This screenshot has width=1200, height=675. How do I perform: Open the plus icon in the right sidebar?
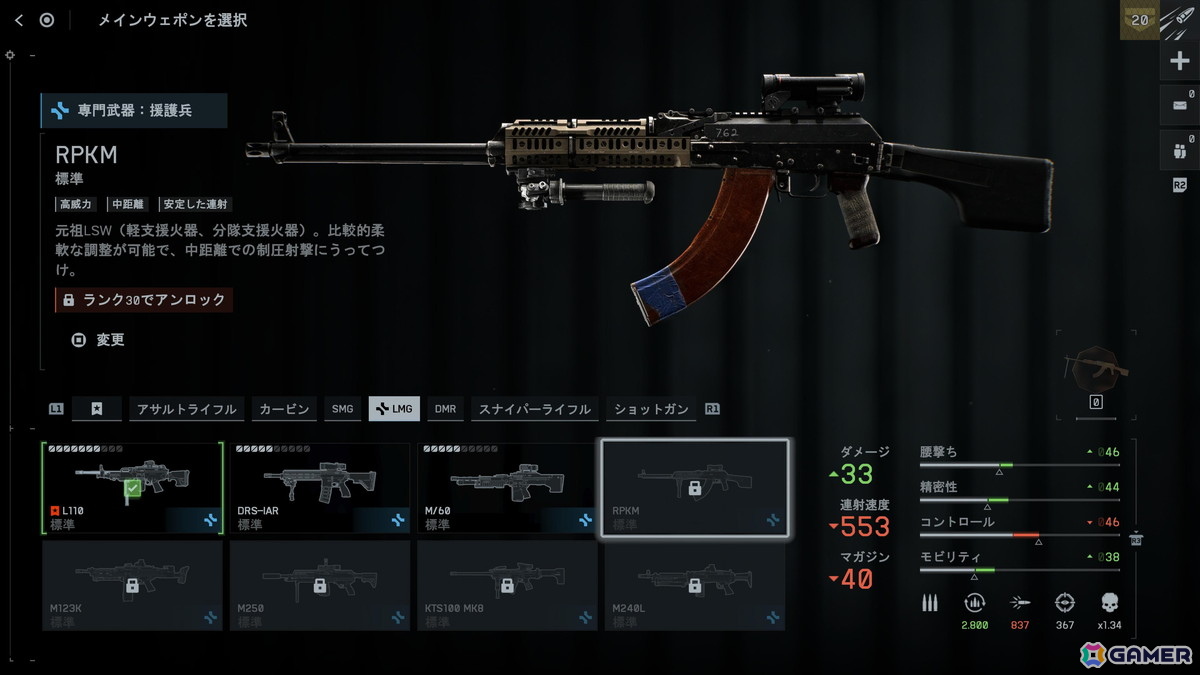point(1179,61)
